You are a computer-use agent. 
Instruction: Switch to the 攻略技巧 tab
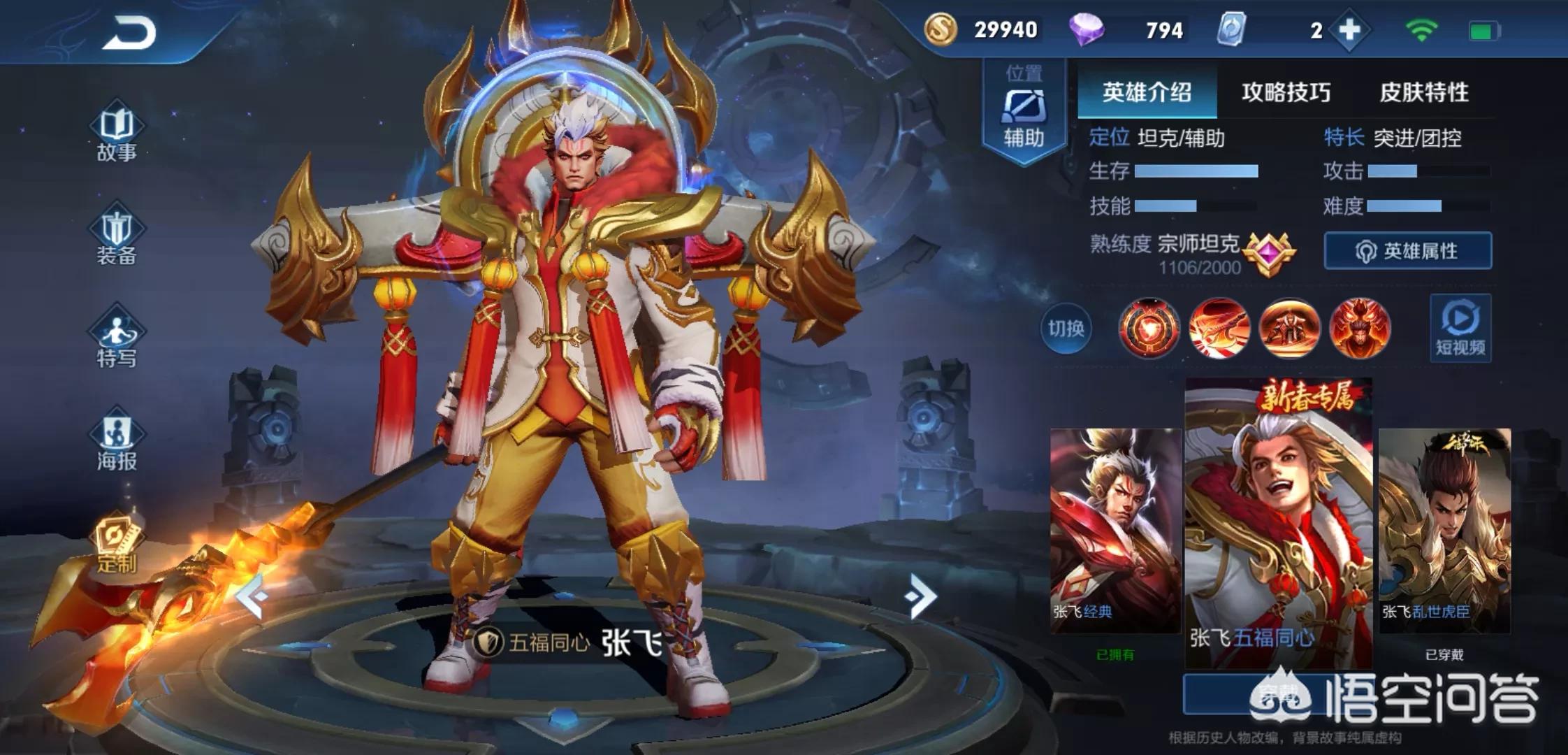(x=1286, y=92)
